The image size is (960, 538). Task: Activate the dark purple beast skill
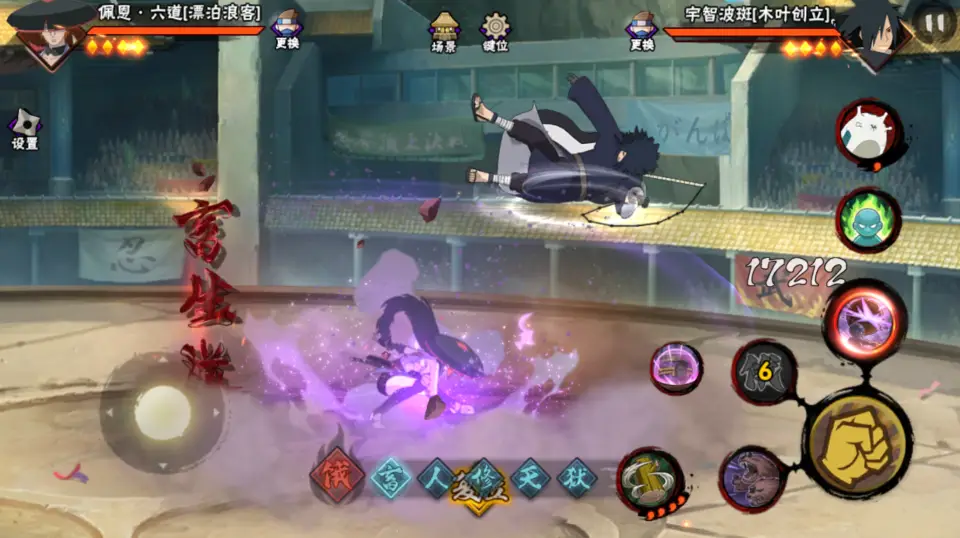click(752, 478)
